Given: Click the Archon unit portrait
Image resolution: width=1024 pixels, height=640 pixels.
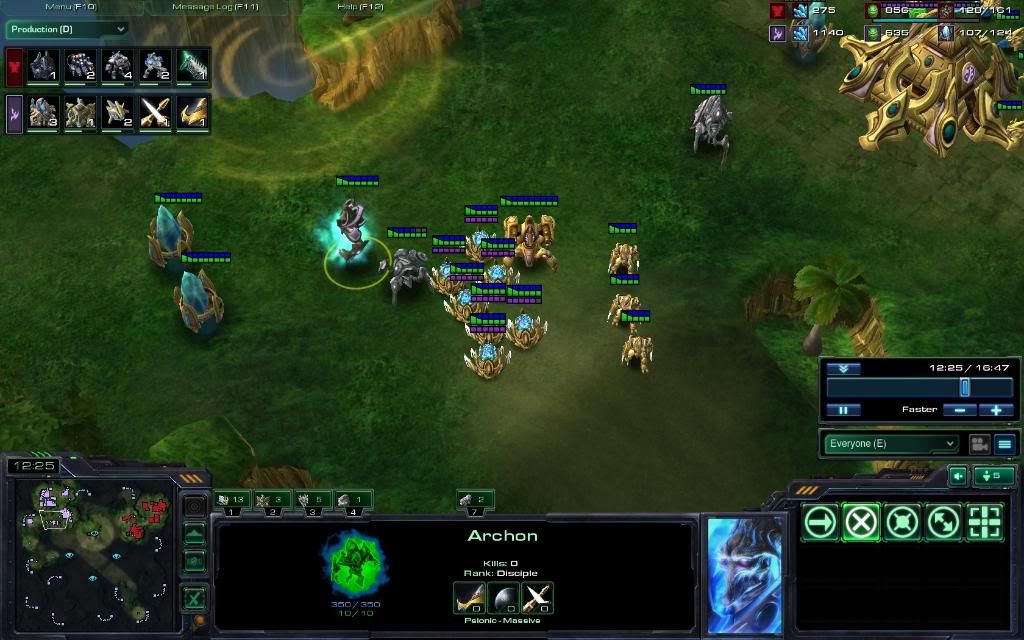Looking at the screenshot, I should point(744,574).
